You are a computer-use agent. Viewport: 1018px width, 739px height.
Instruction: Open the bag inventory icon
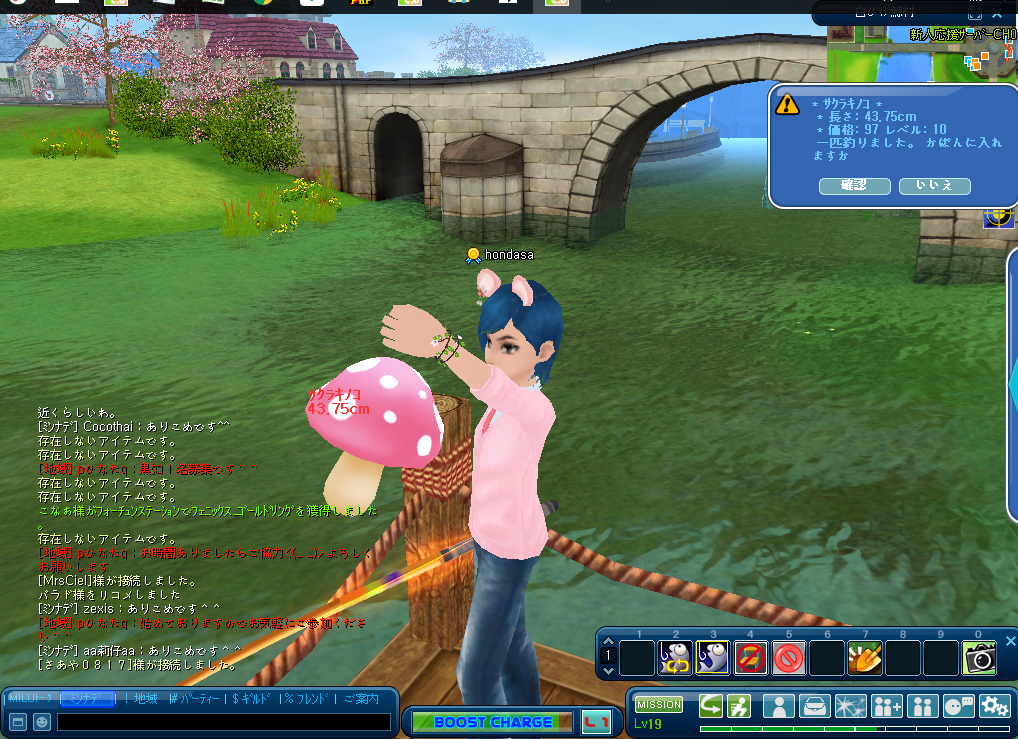click(x=814, y=706)
